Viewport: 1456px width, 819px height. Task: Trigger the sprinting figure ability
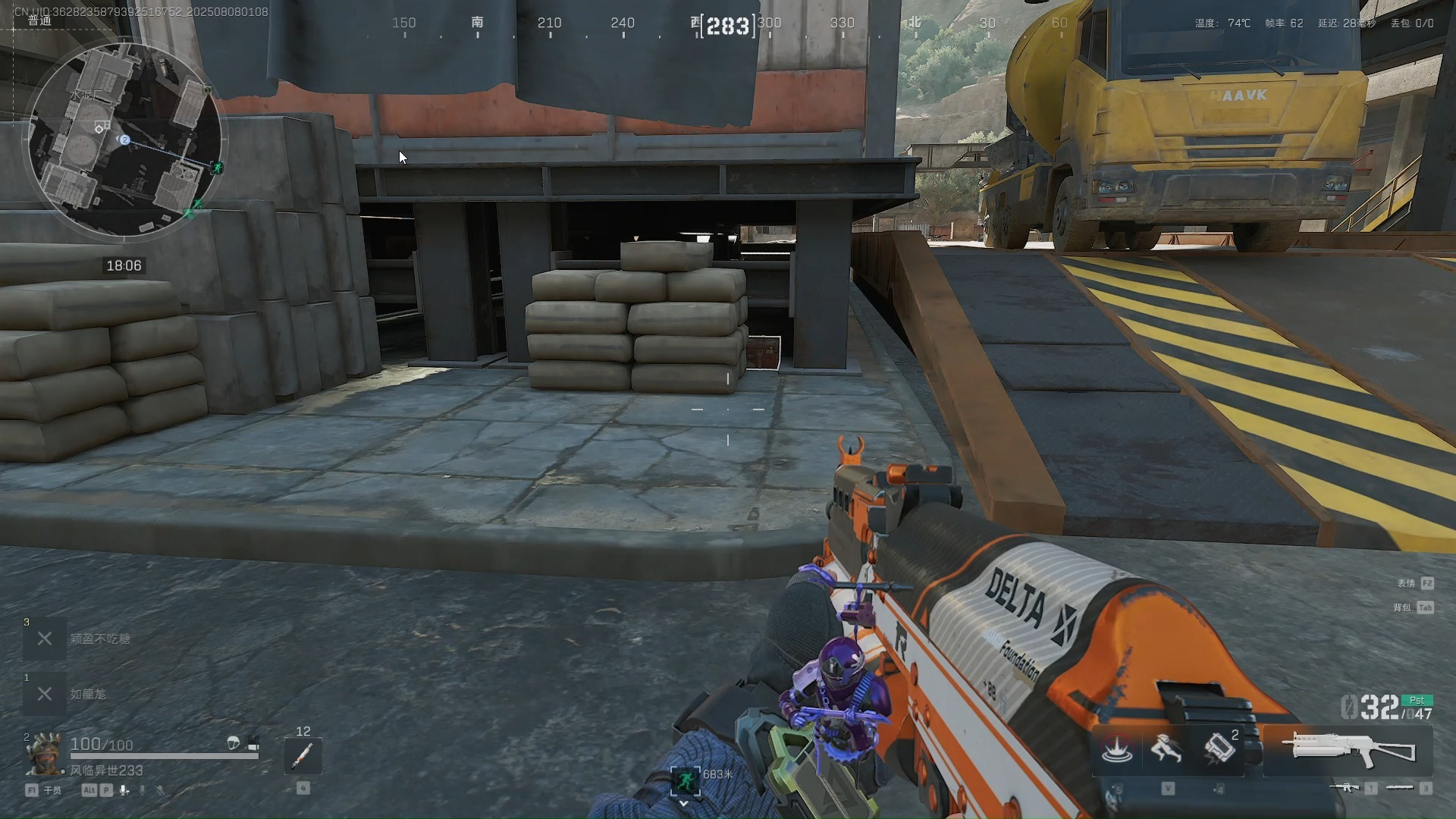coord(1166,749)
